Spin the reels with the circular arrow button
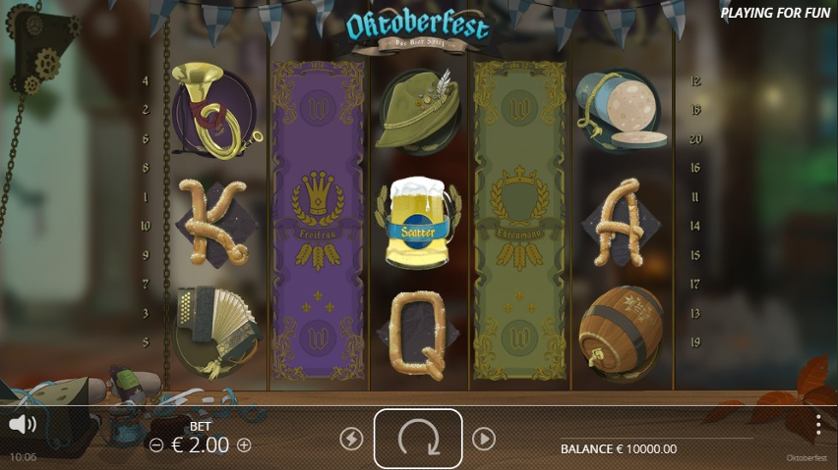838x470 pixels. [x=418, y=438]
